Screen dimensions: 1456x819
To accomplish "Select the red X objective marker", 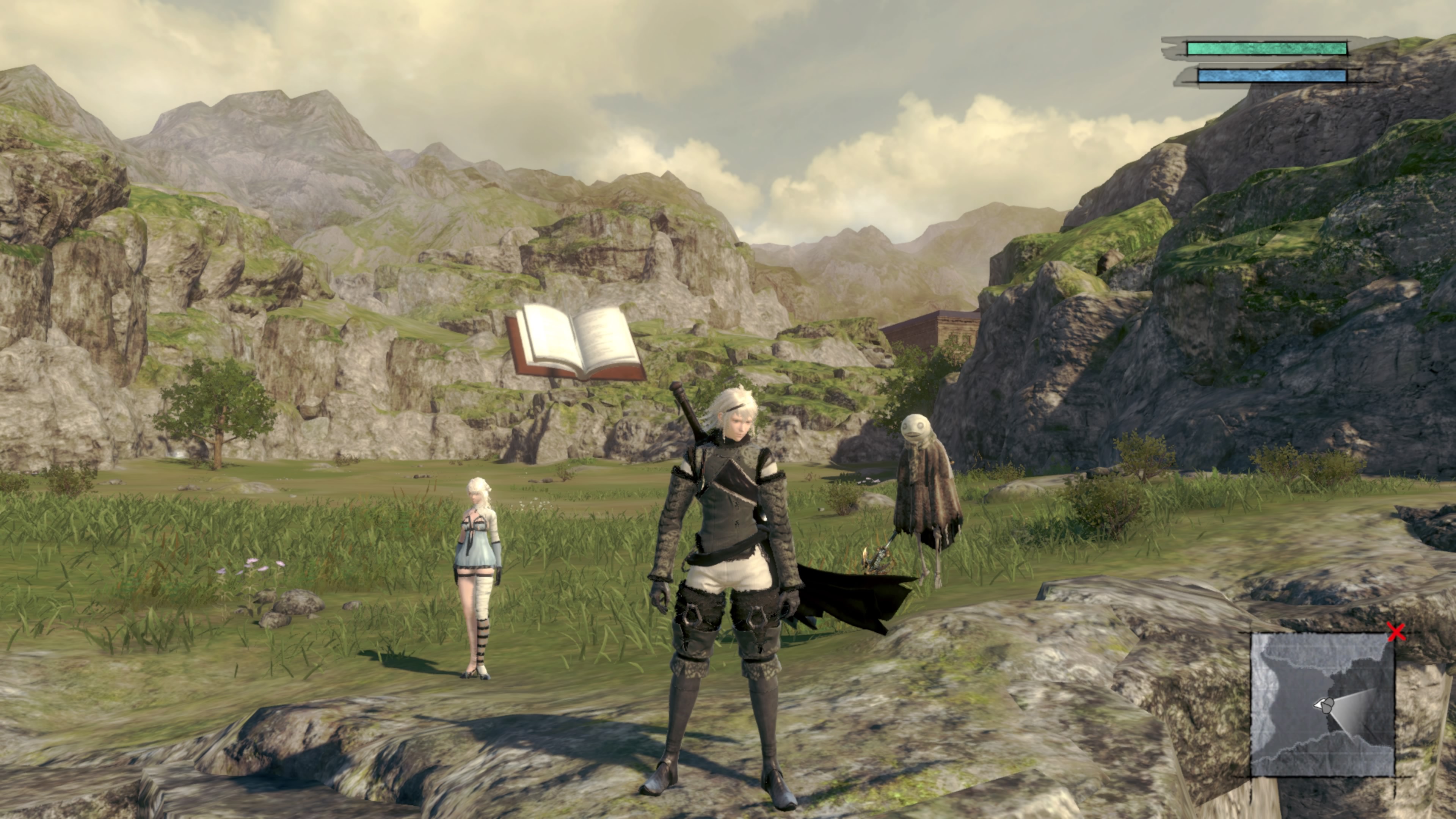I will click(1396, 632).
